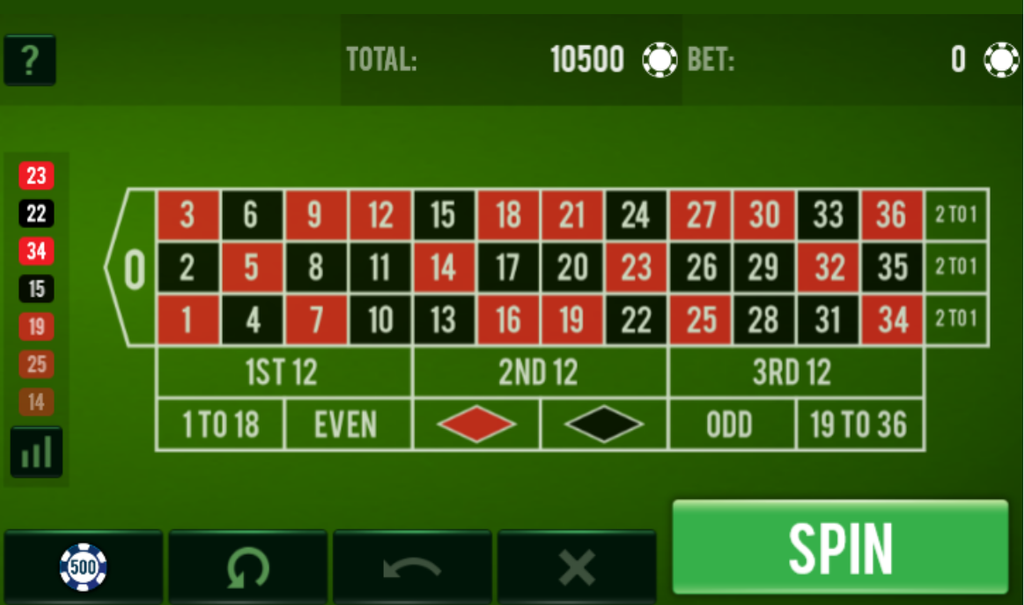The width and height of the screenshot is (1024, 605).
Task: Choose the 19 TO 36 bet
Action: (x=859, y=425)
